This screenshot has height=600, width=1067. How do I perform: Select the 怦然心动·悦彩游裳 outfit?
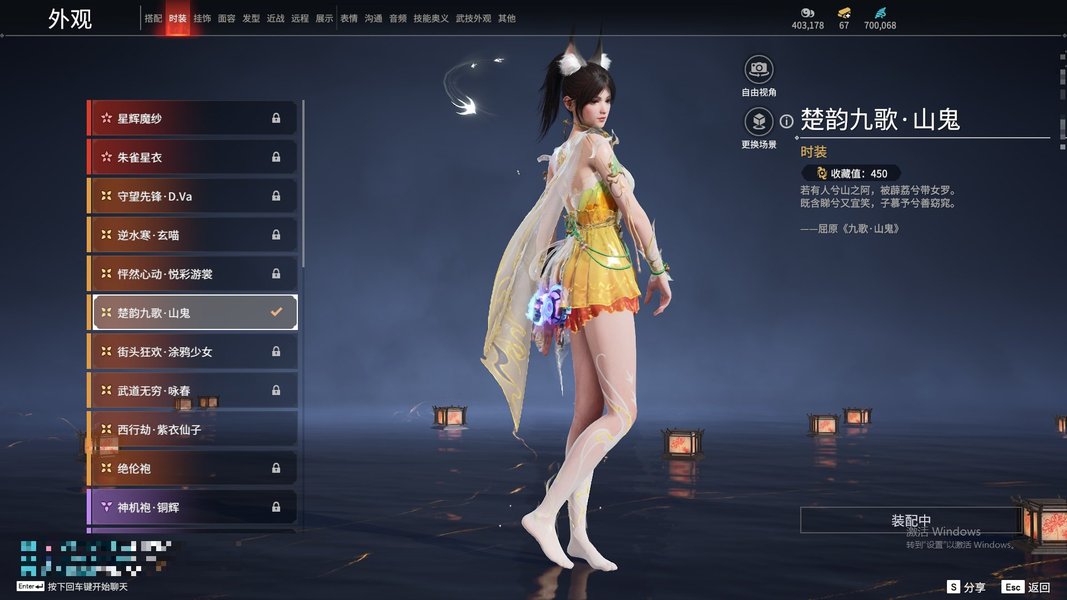tap(192, 274)
